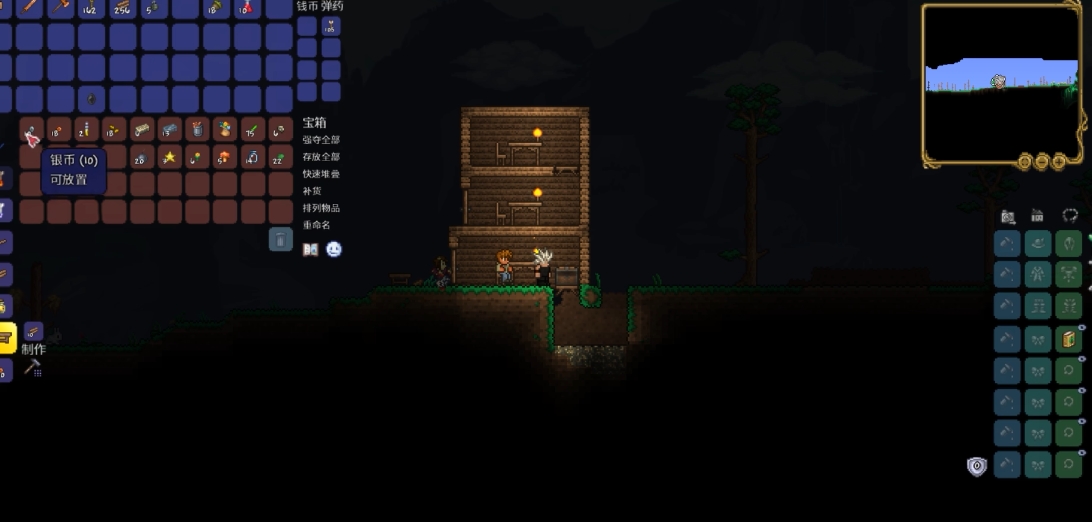Toggle the shield defense icon
The height and width of the screenshot is (522, 1092).
[x=977, y=466]
